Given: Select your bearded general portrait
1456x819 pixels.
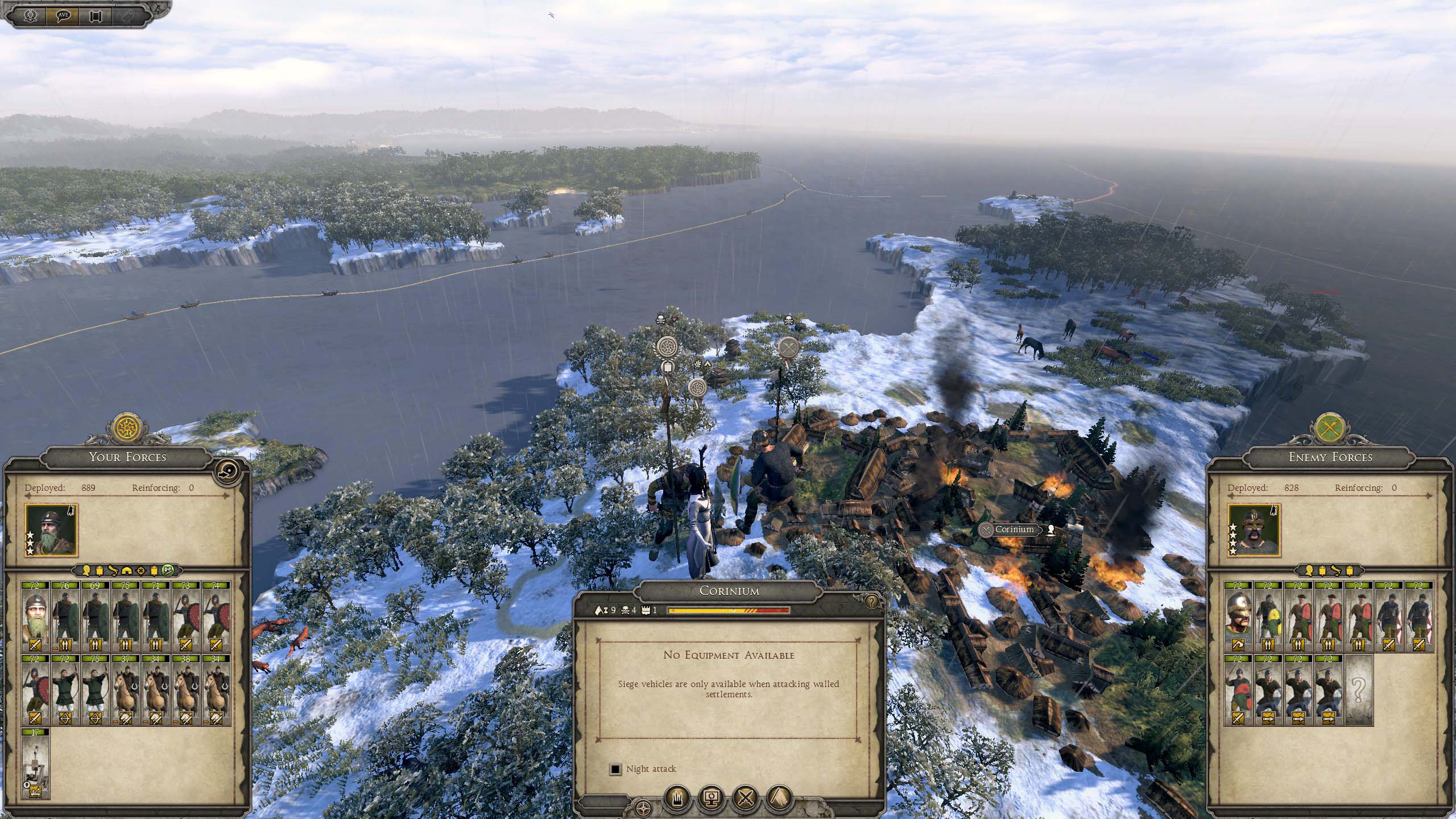Looking at the screenshot, I should pos(50,530).
